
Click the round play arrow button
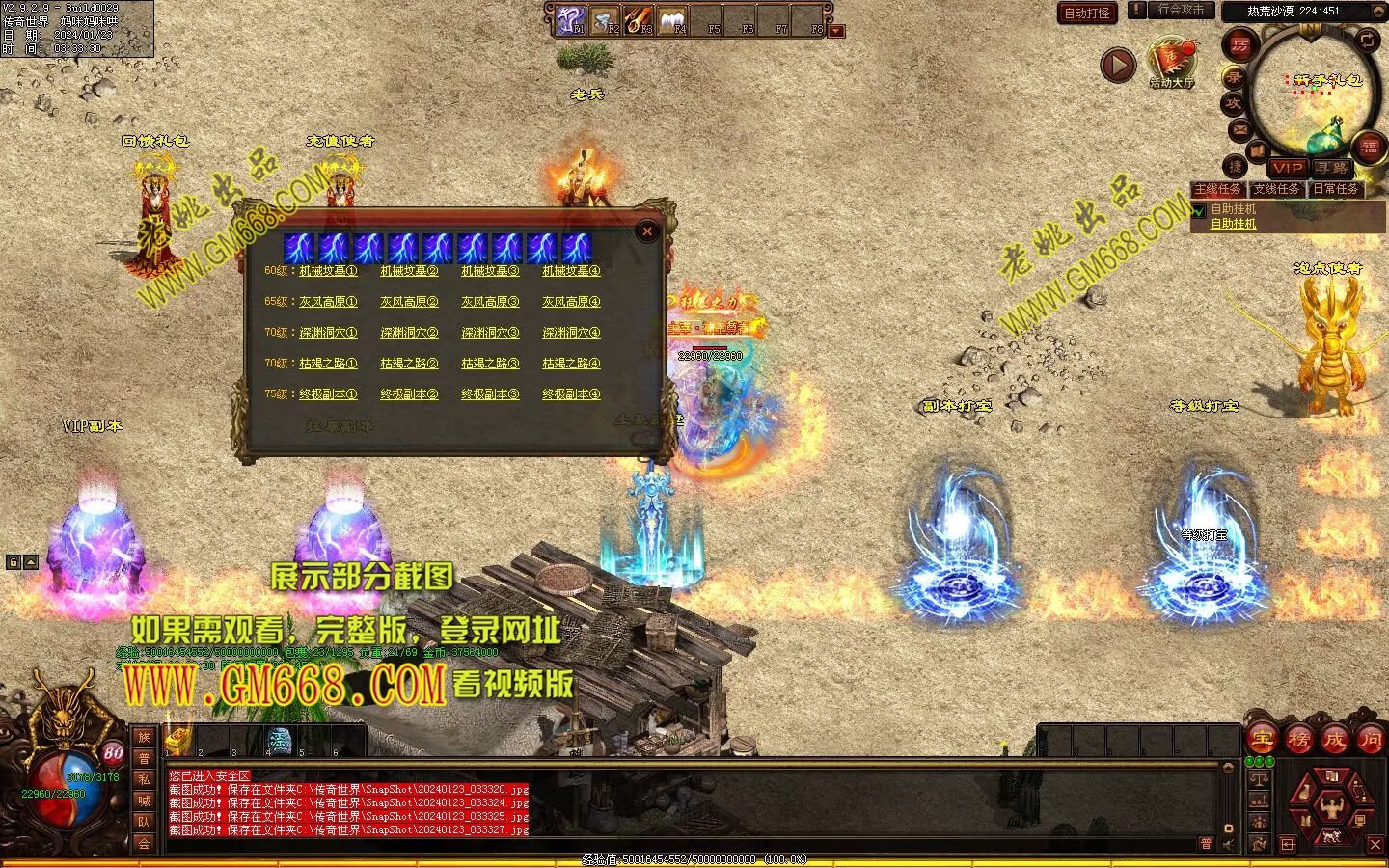[x=1118, y=66]
